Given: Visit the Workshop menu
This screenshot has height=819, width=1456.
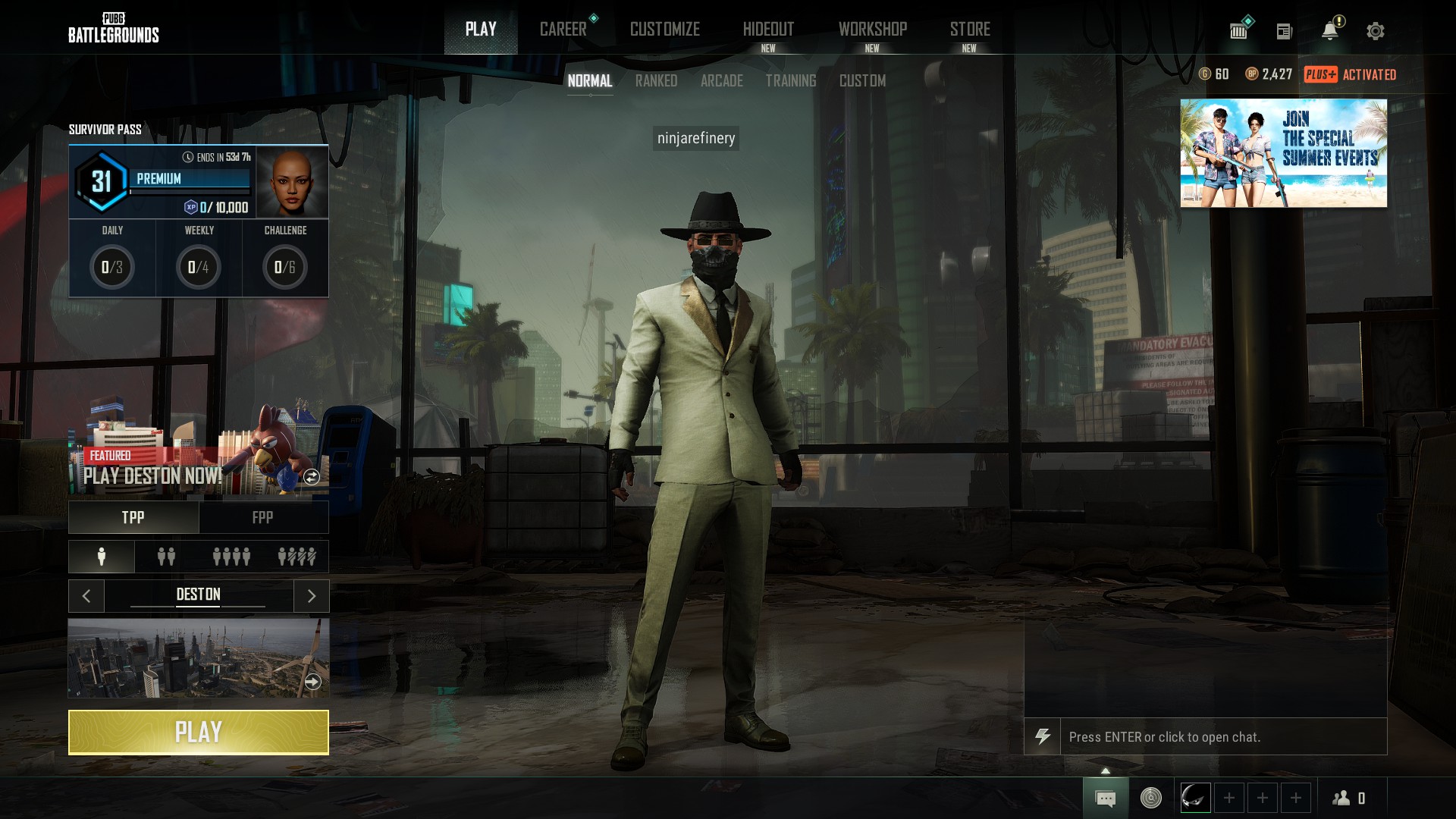Looking at the screenshot, I should coord(872,30).
